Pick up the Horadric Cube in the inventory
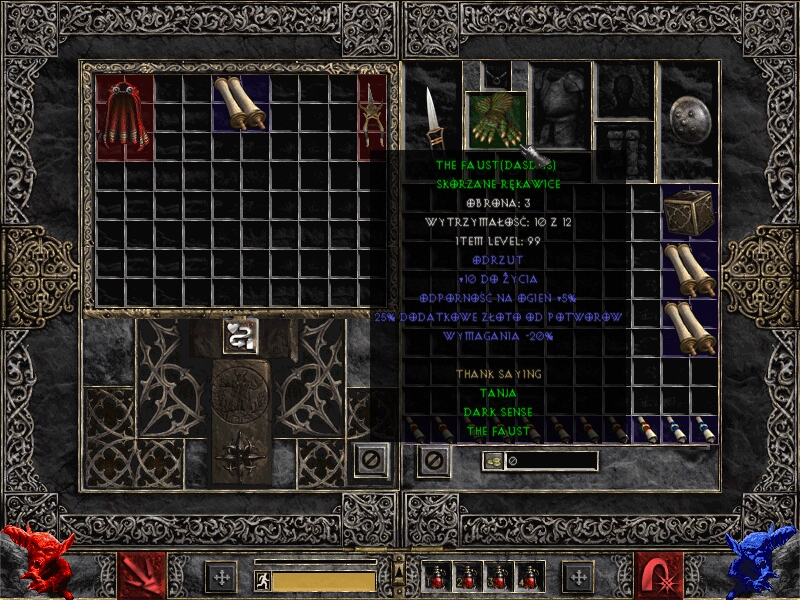Image resolution: width=800 pixels, height=600 pixels. 688,211
